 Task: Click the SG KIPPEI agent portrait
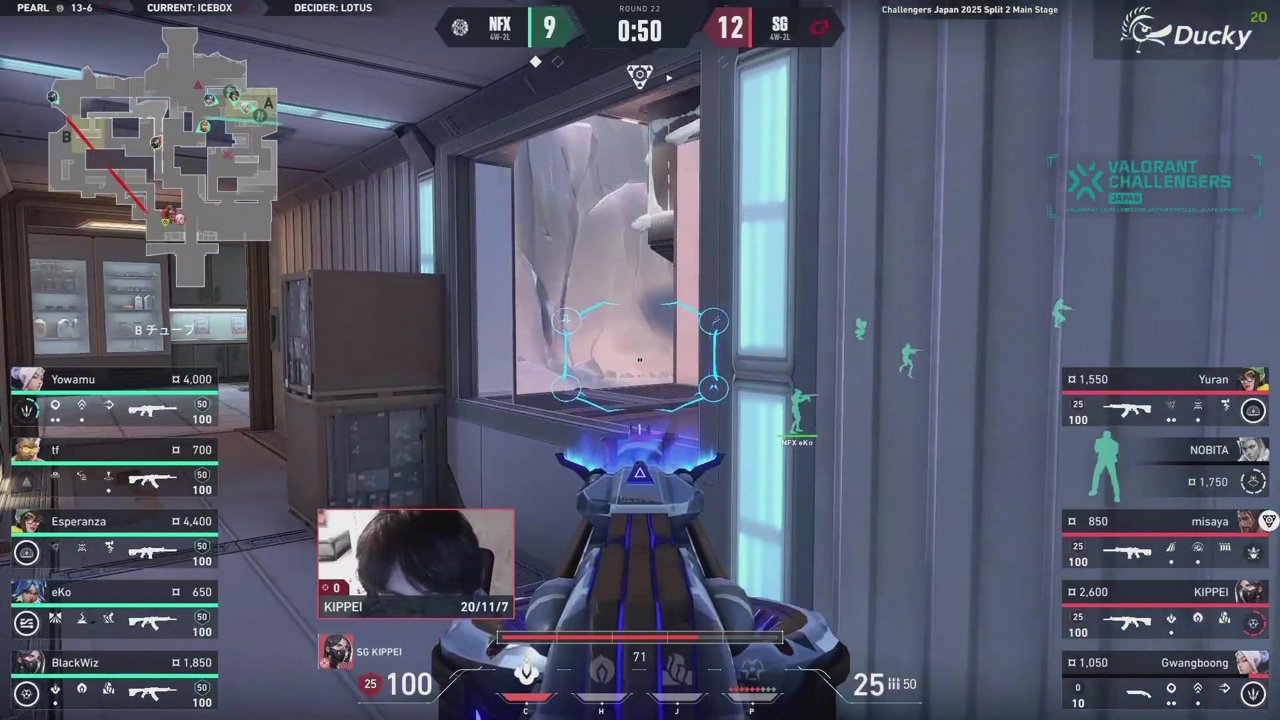[x=335, y=651]
